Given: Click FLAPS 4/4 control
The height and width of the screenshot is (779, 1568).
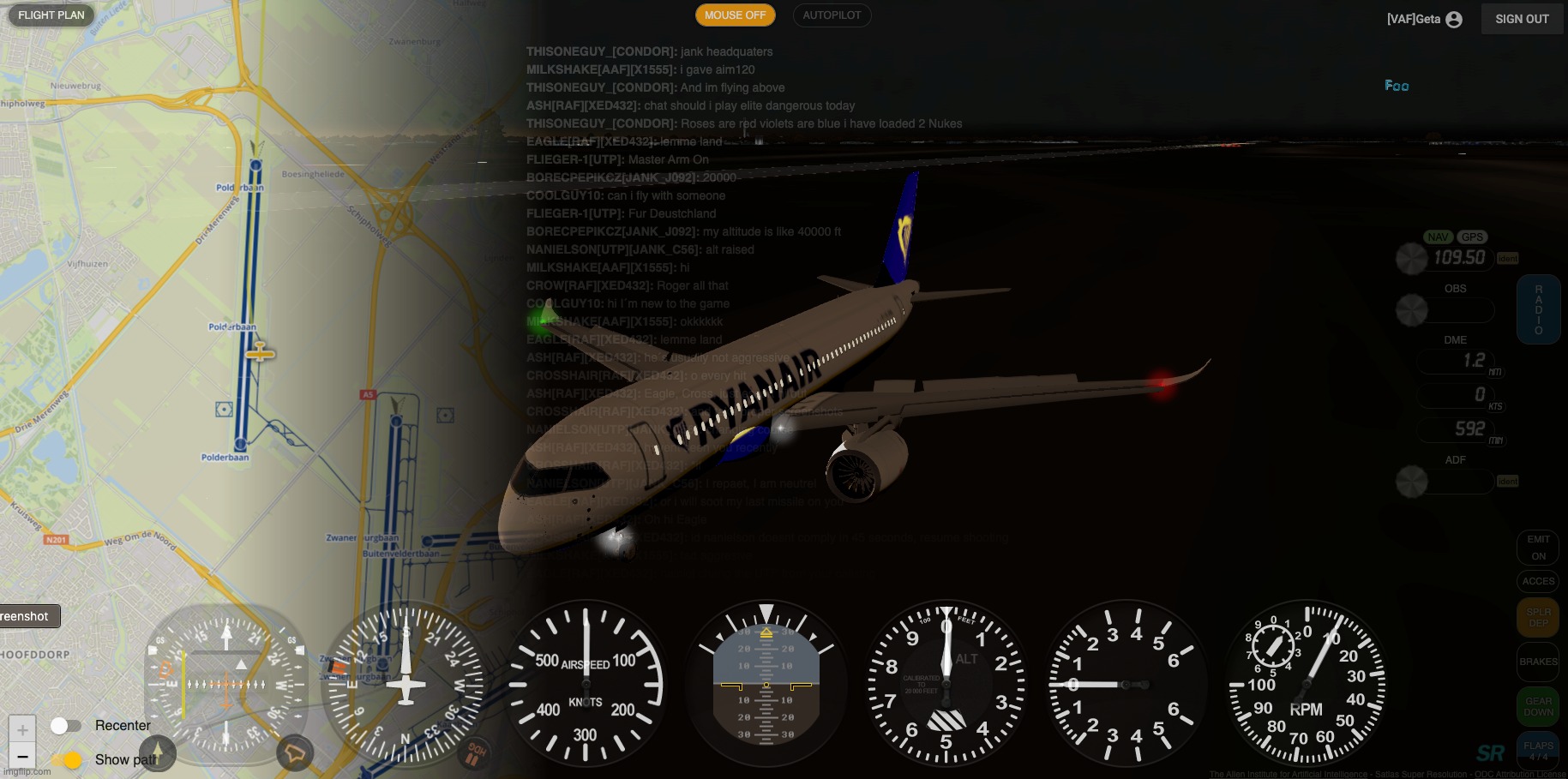Looking at the screenshot, I should coord(1538,751).
